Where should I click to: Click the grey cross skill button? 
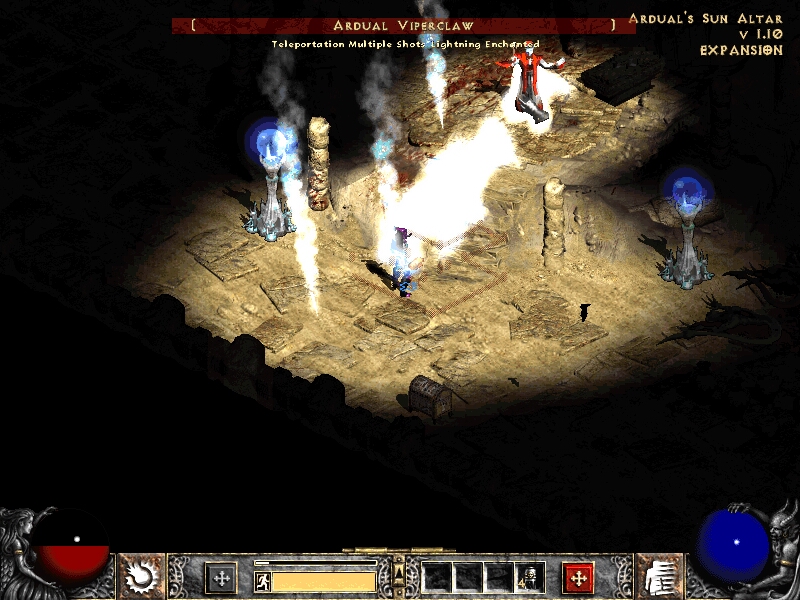point(221,577)
